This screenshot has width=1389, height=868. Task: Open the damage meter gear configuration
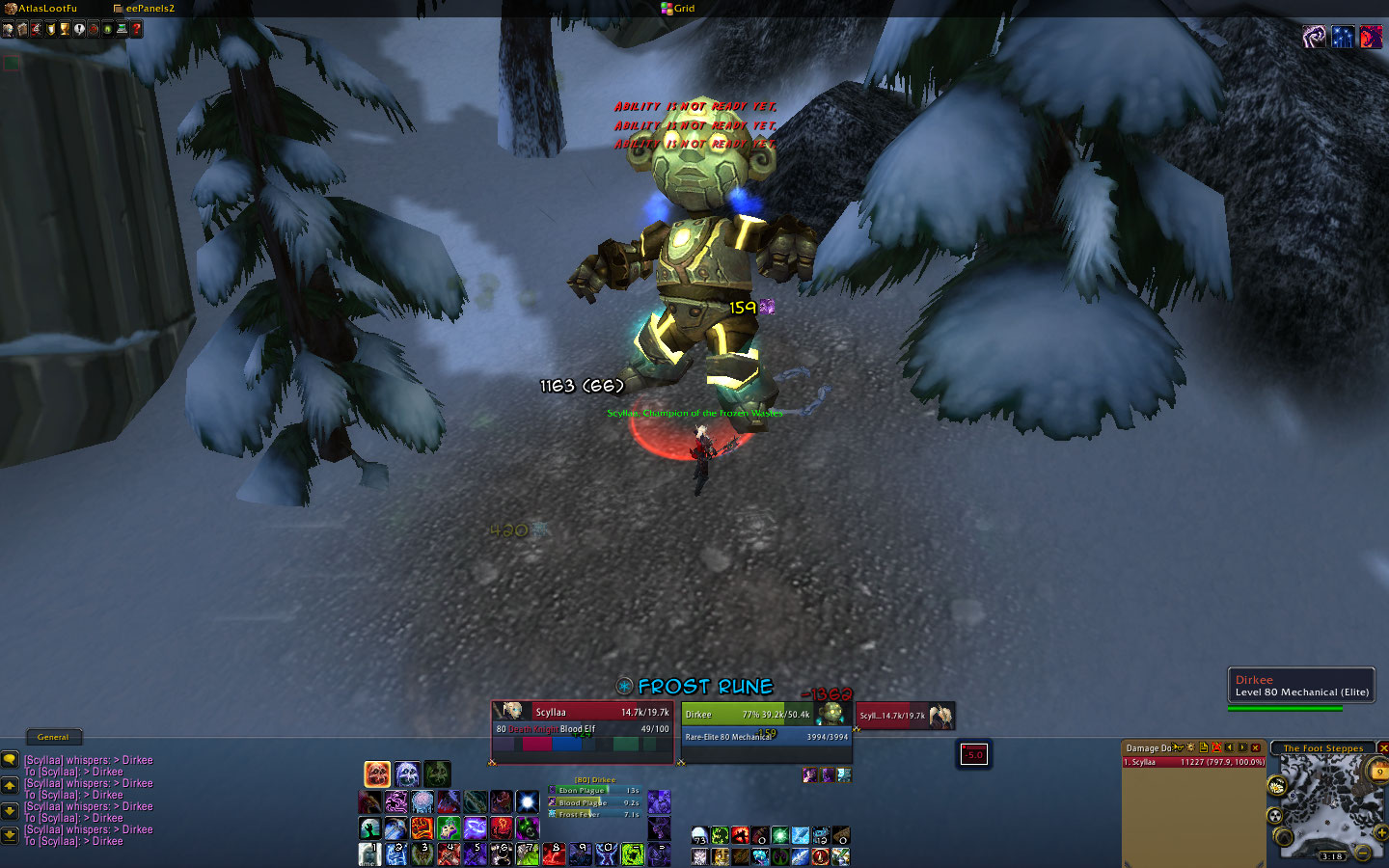click(1190, 747)
